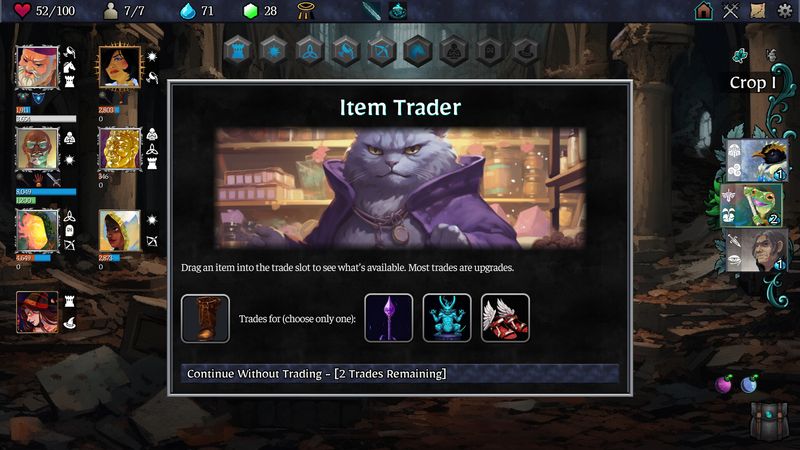Choose Continue Without Trading
The image size is (800, 450).
(400, 374)
